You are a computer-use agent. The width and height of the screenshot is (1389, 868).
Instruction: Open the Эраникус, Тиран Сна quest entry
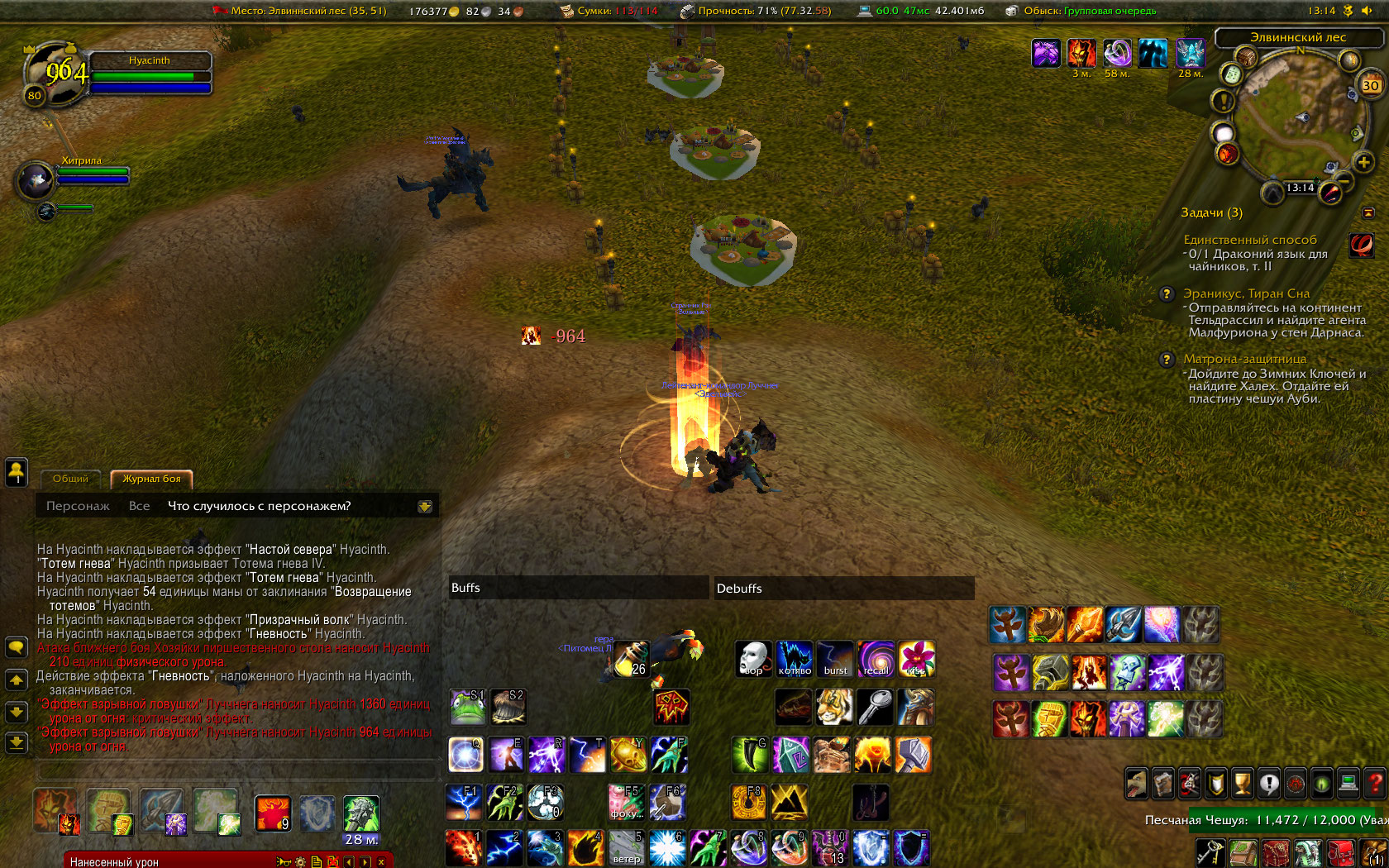[x=1246, y=293]
